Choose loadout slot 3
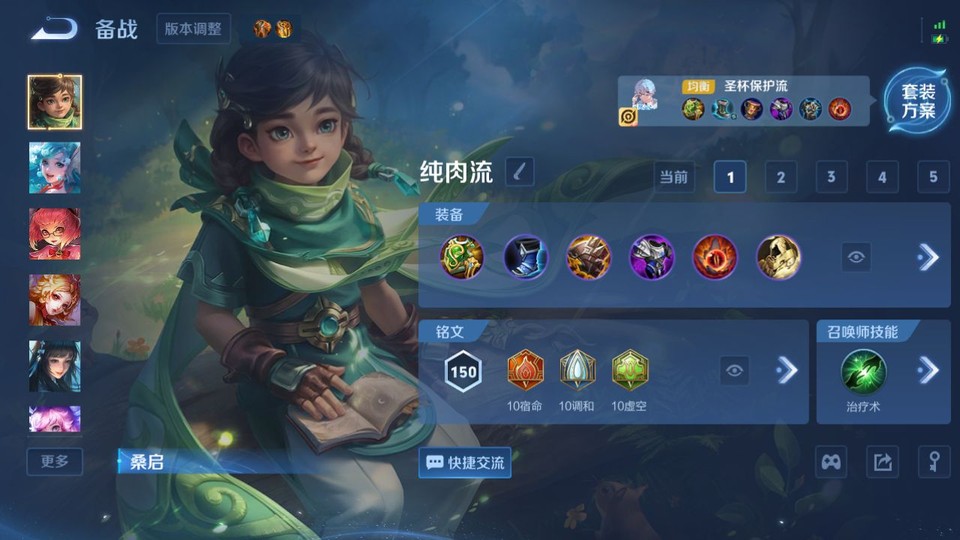 point(831,177)
